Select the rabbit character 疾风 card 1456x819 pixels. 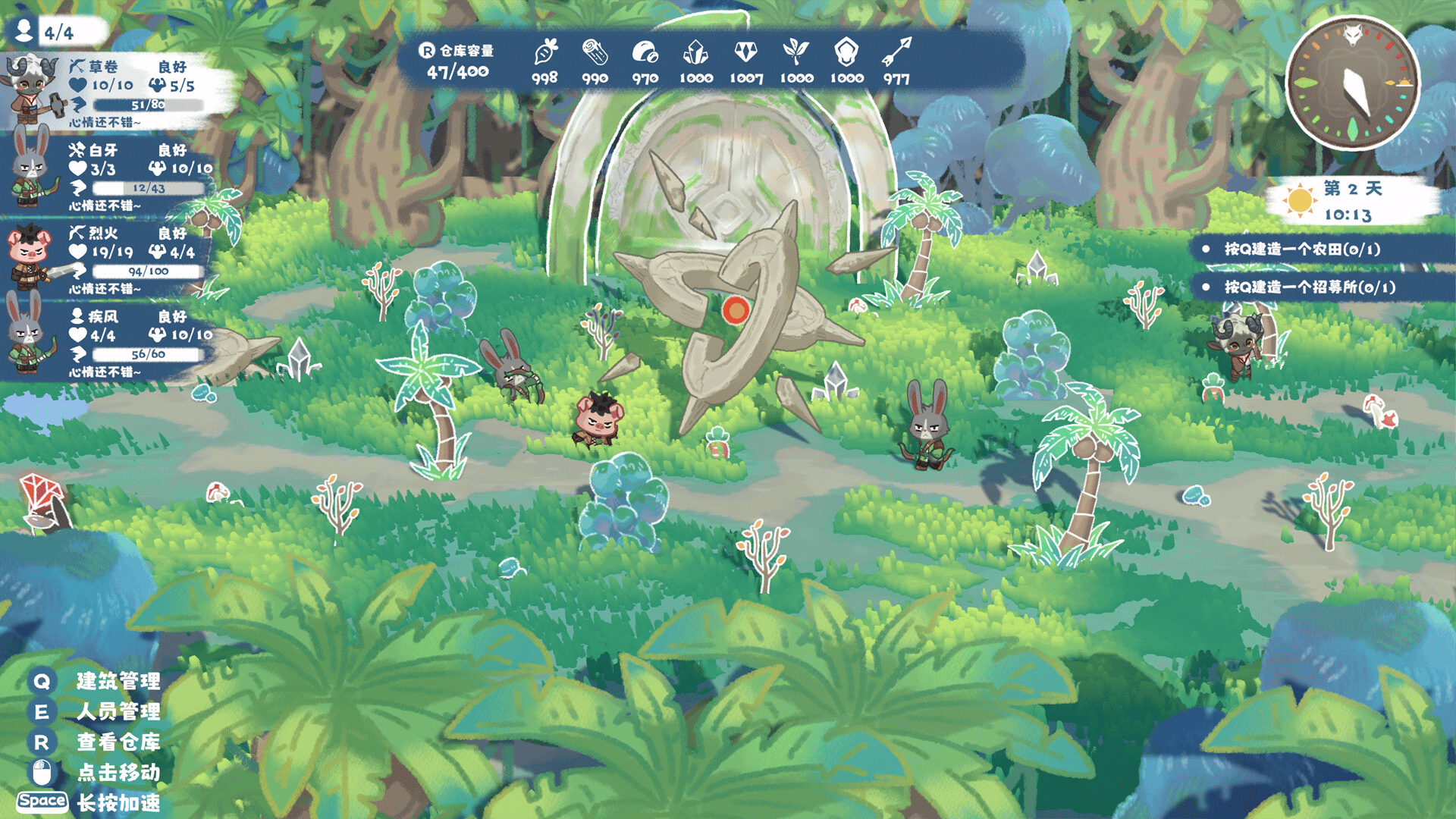tap(114, 341)
